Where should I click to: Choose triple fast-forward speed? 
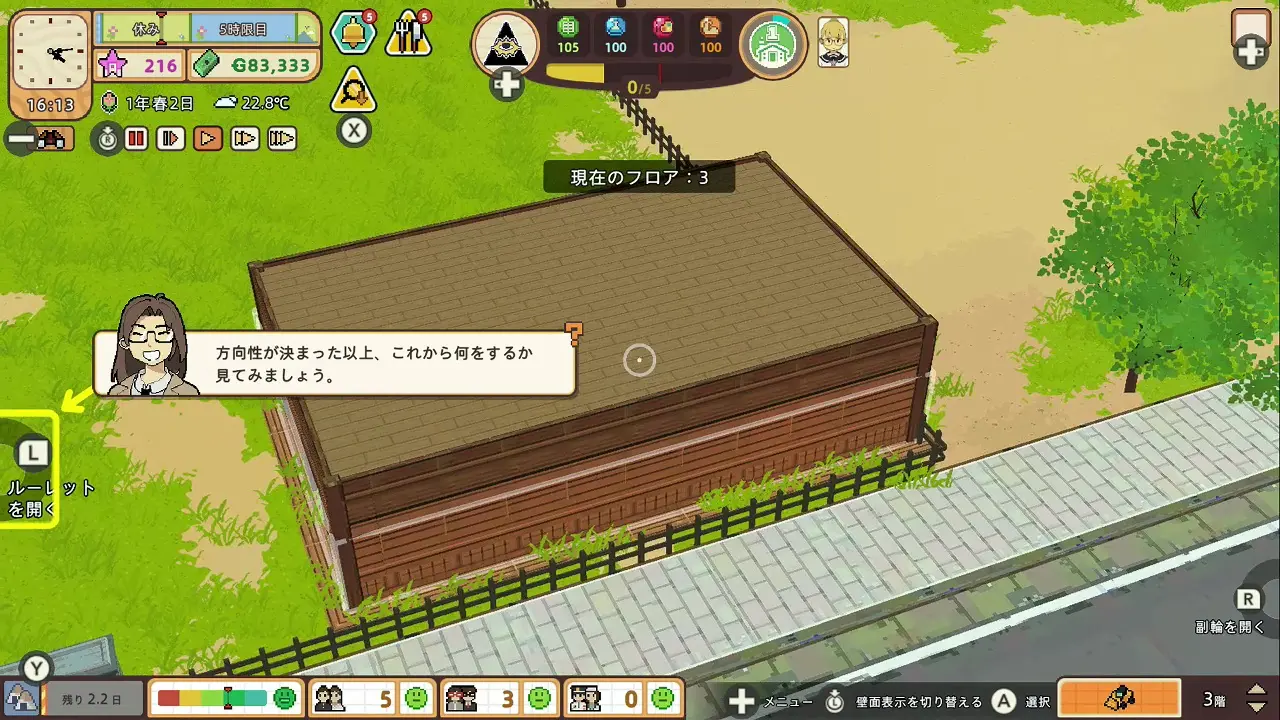[x=282, y=139]
